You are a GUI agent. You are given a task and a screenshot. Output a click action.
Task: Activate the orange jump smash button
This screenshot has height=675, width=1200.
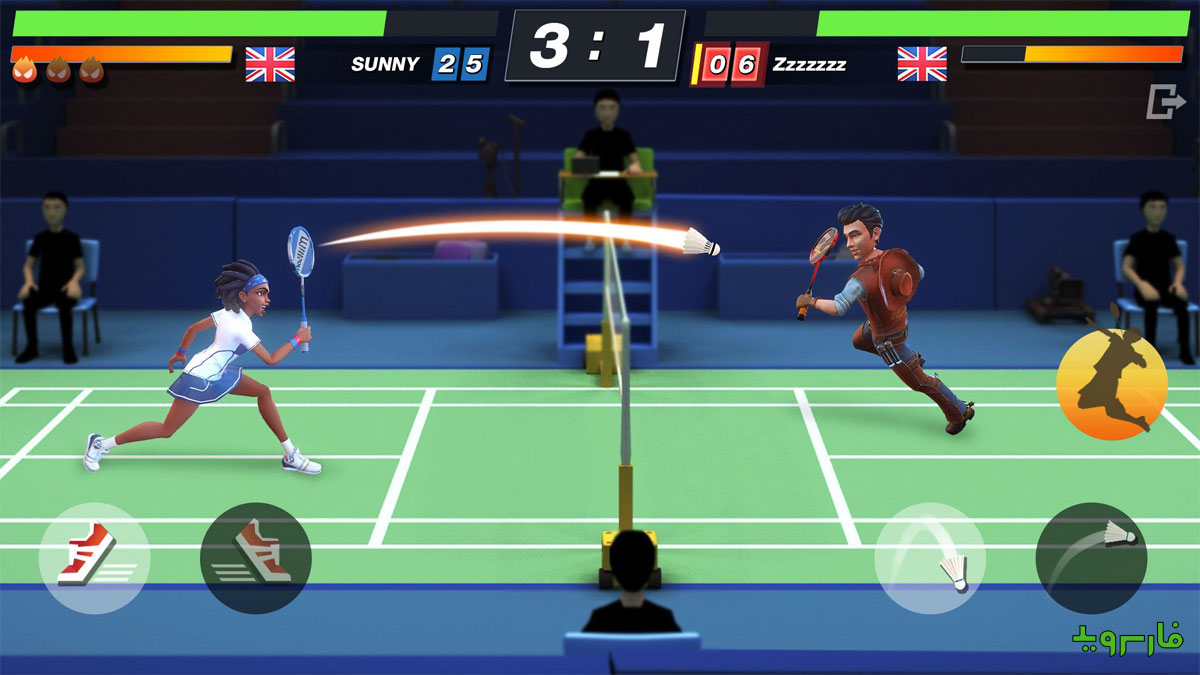tap(1112, 384)
